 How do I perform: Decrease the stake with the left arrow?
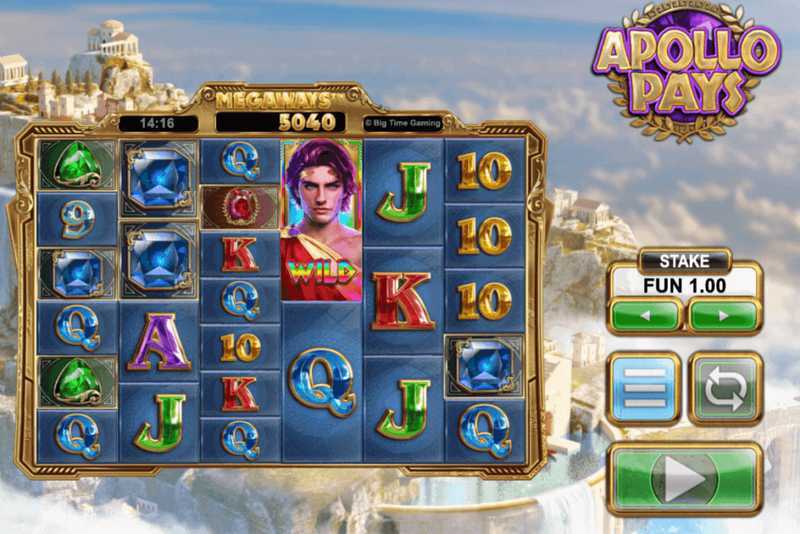pos(645,315)
